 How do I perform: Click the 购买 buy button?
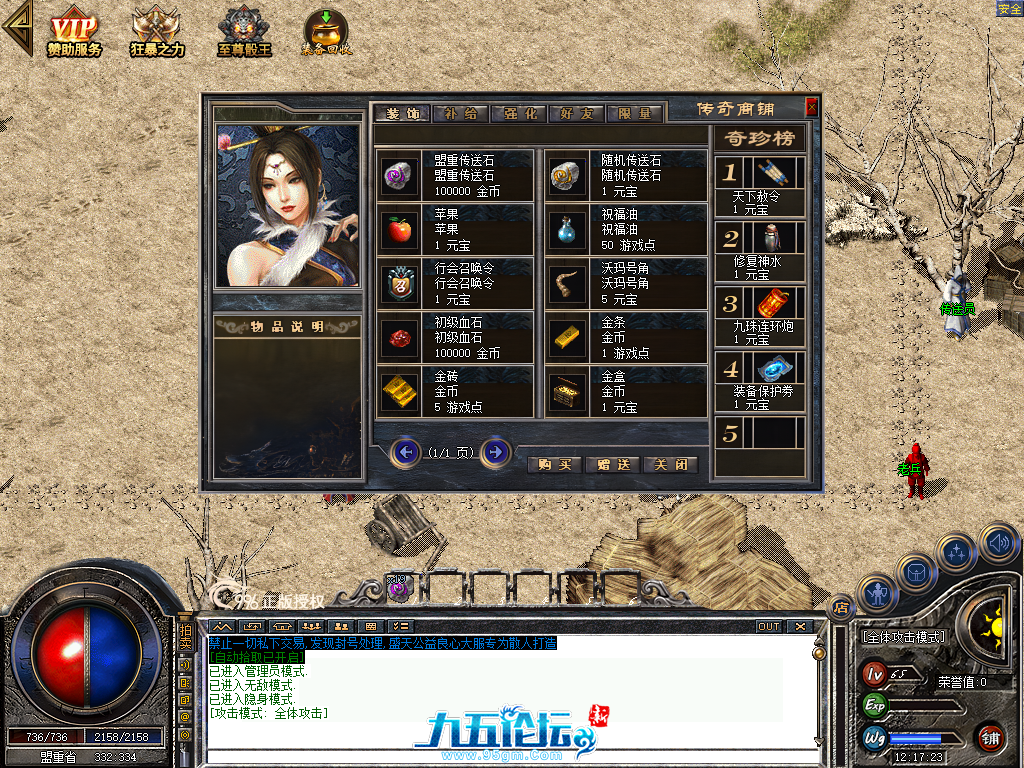[x=553, y=465]
